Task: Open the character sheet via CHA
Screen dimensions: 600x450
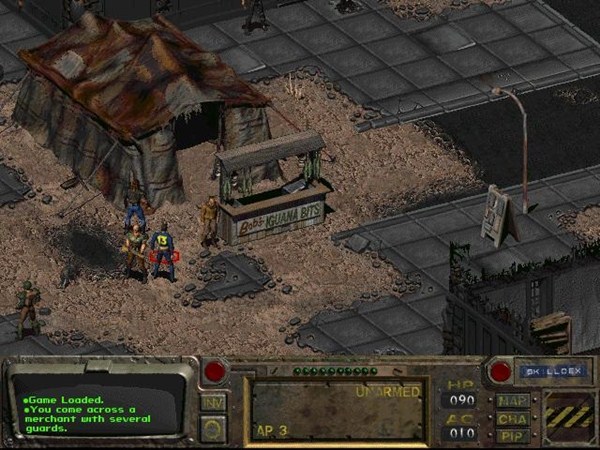Action: 512,418
